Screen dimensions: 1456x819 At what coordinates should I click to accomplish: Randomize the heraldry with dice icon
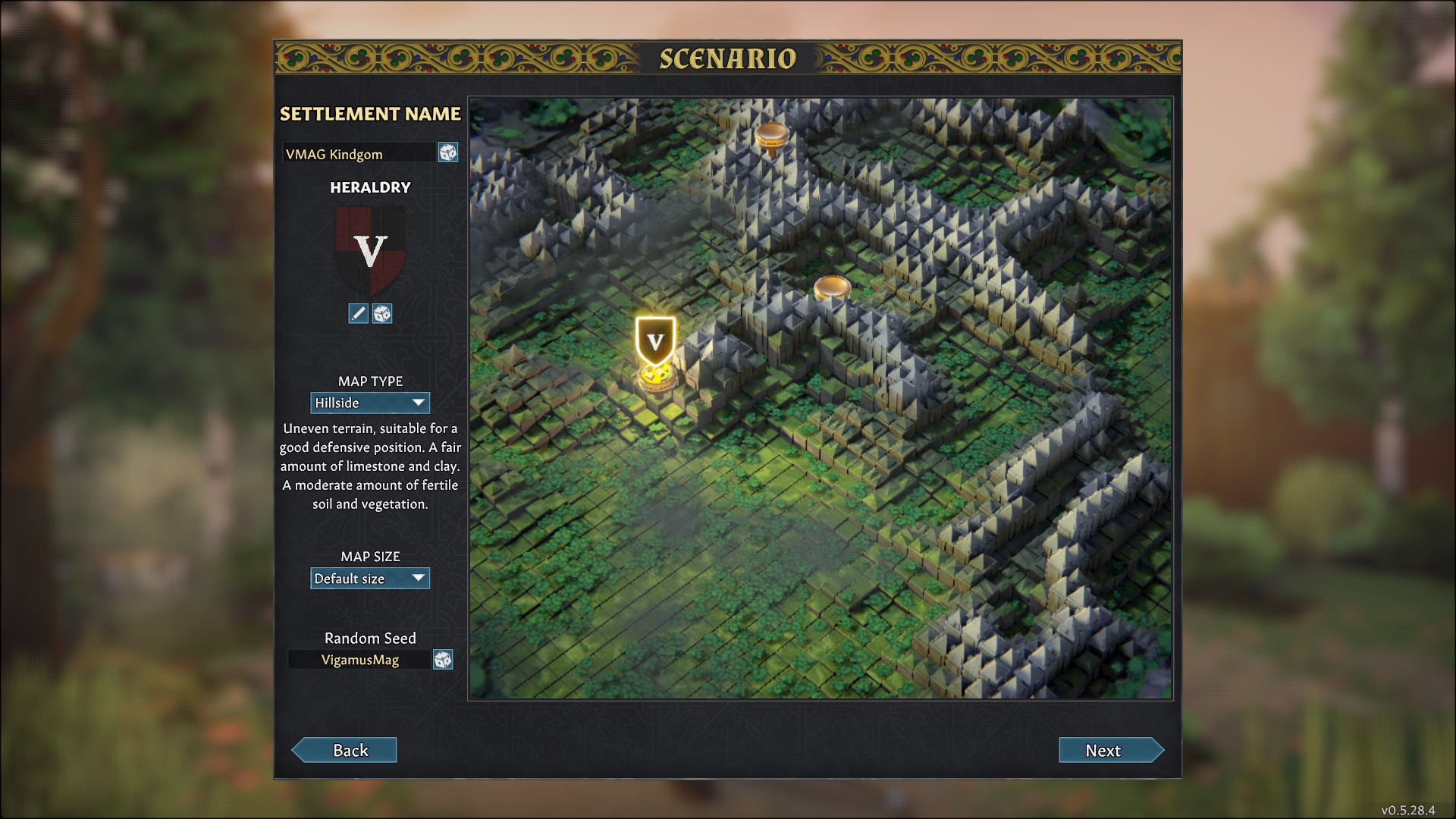[382, 313]
